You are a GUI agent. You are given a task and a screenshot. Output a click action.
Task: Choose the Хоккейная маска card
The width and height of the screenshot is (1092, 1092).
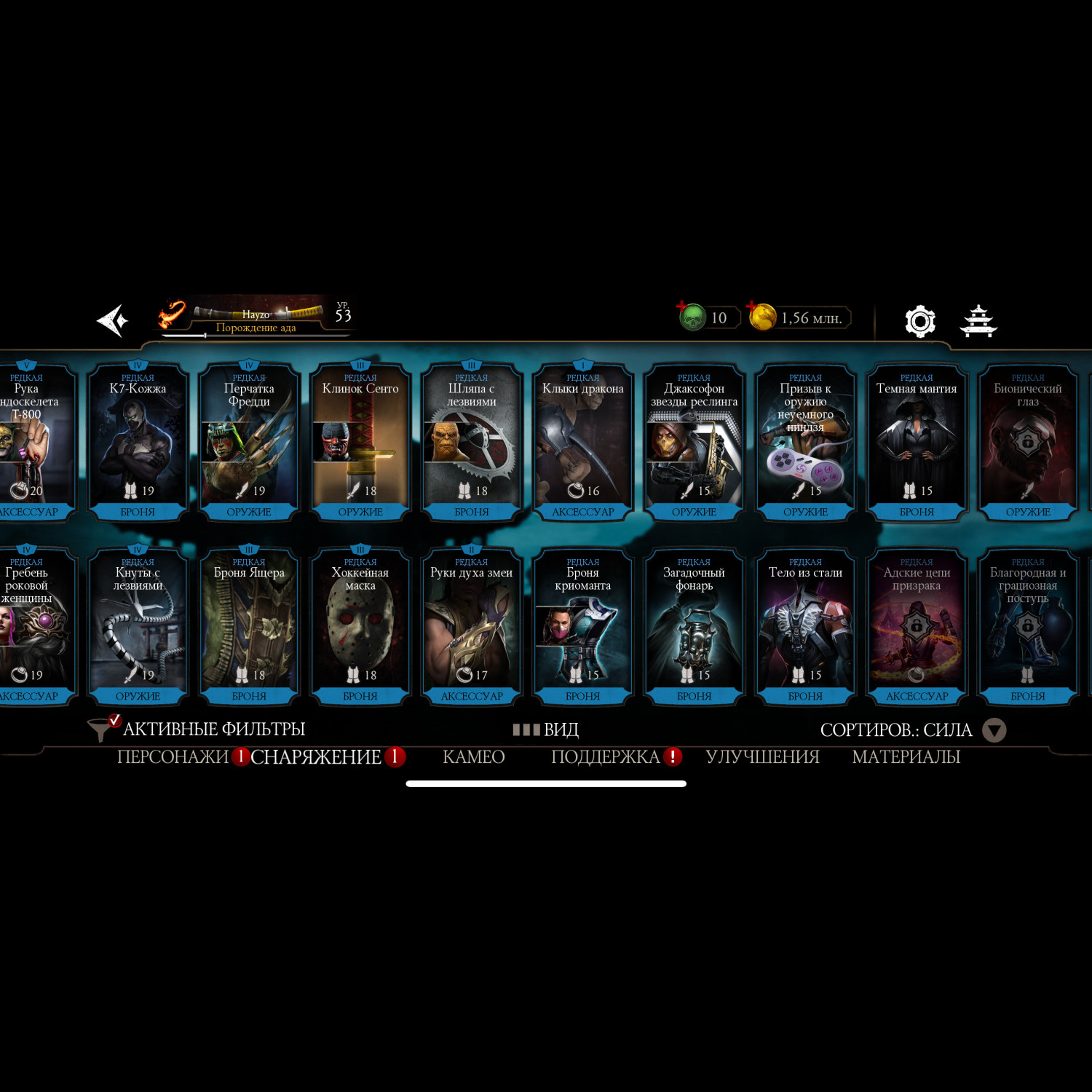(360, 625)
